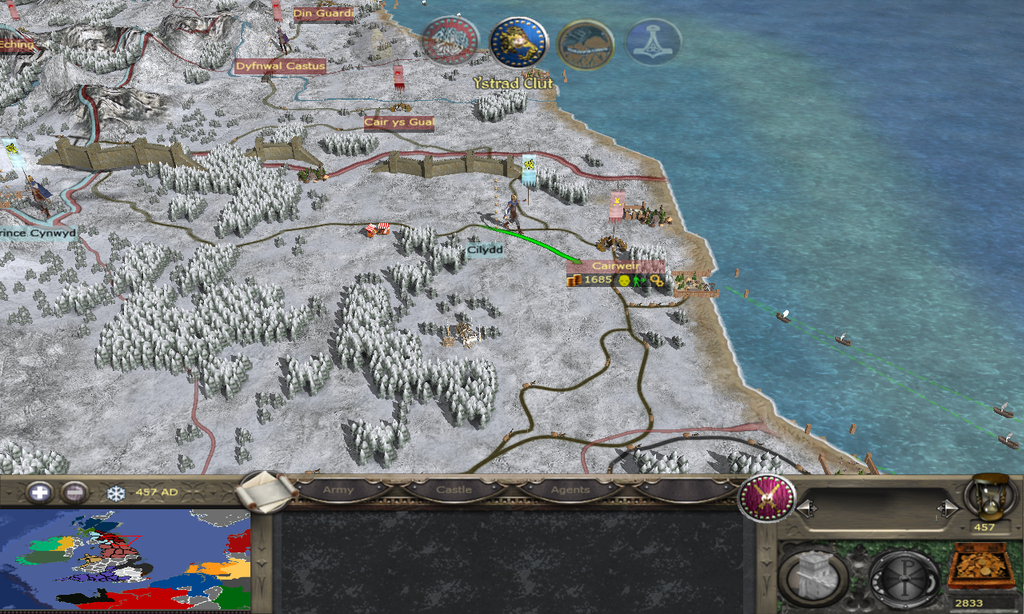
Task: Select the Thor's hammer faction emblem
Action: click(x=654, y=42)
